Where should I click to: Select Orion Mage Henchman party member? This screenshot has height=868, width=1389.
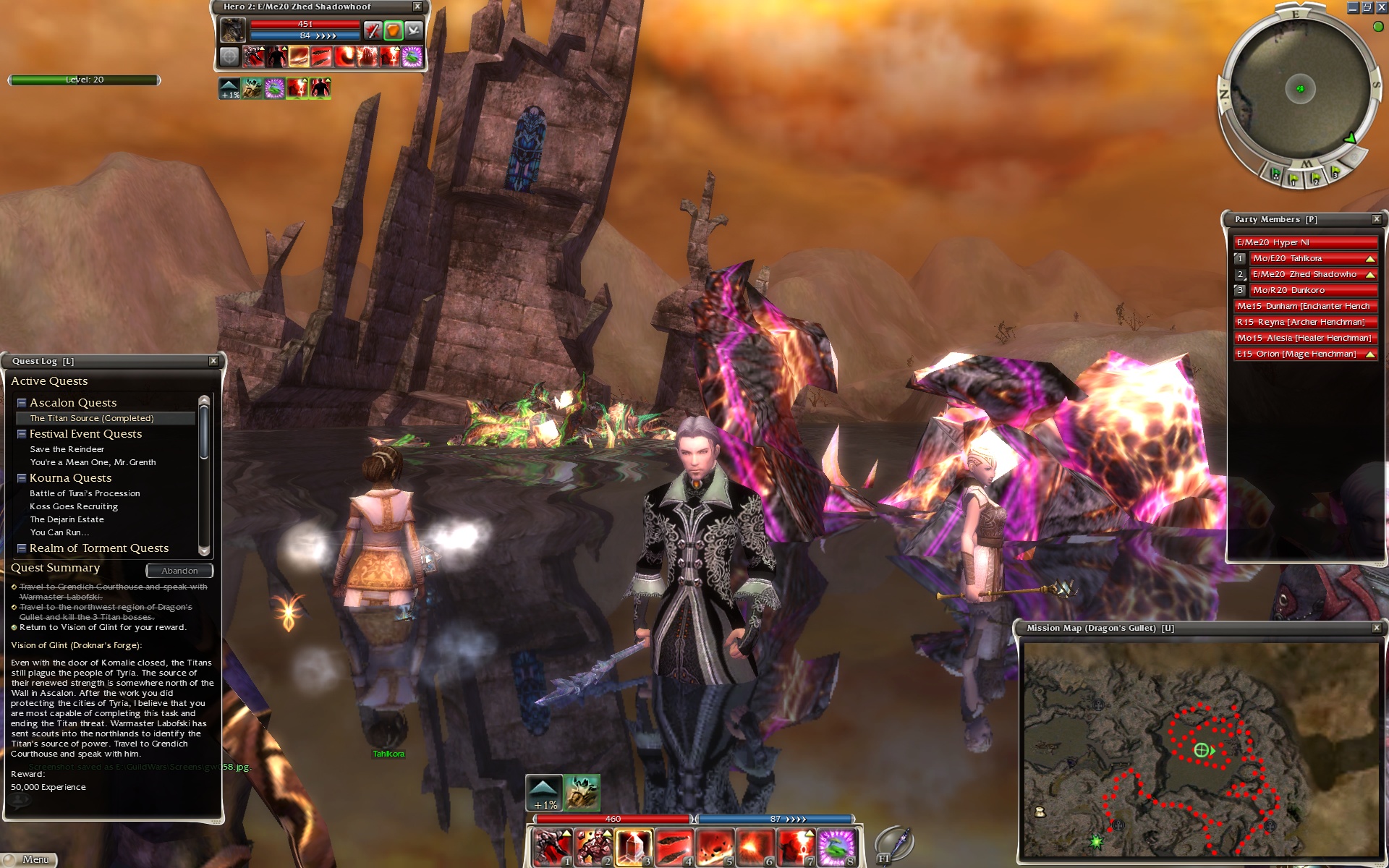(x=1297, y=354)
